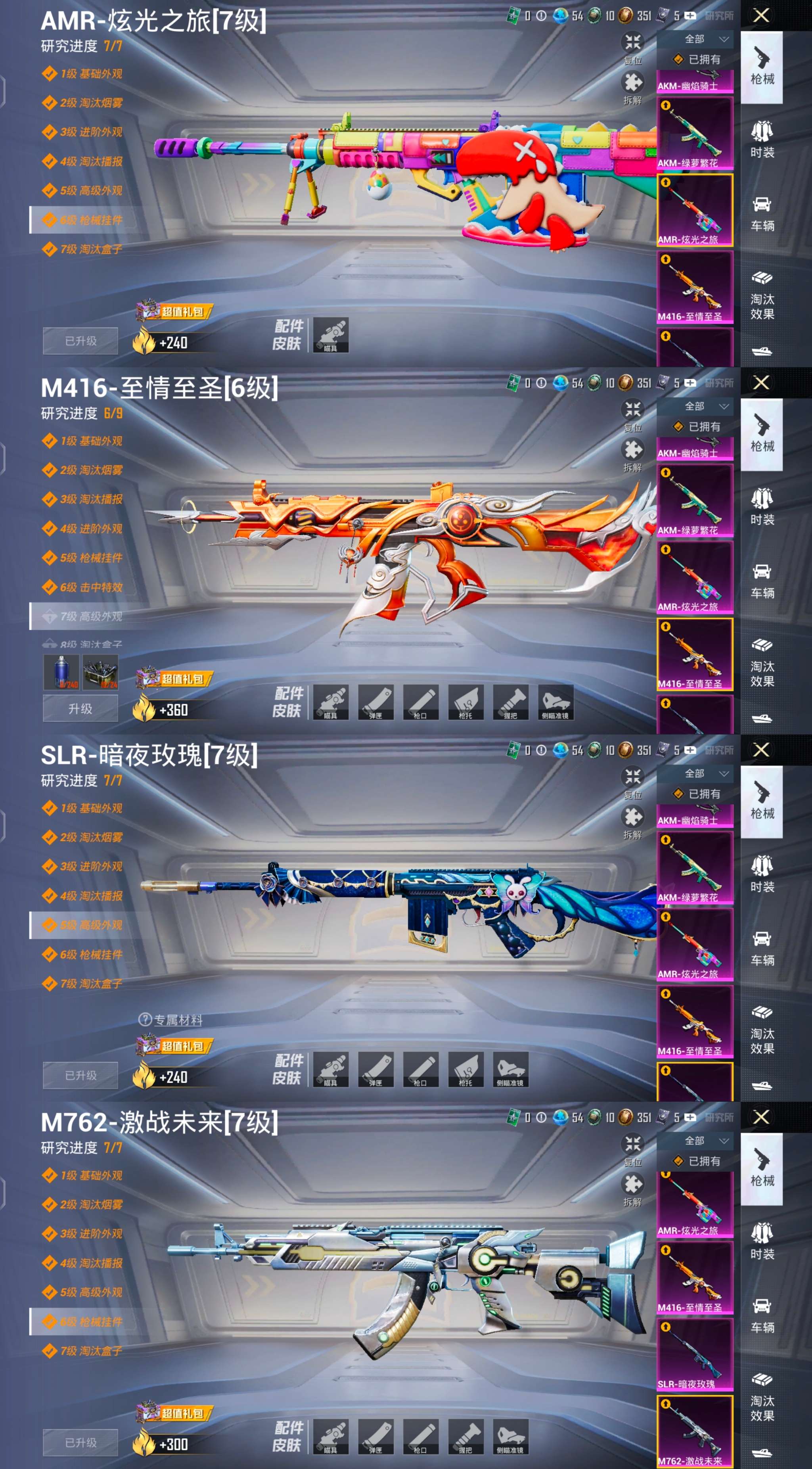Switch to 时装 tab on M416-至情至圣 screen

762,506
